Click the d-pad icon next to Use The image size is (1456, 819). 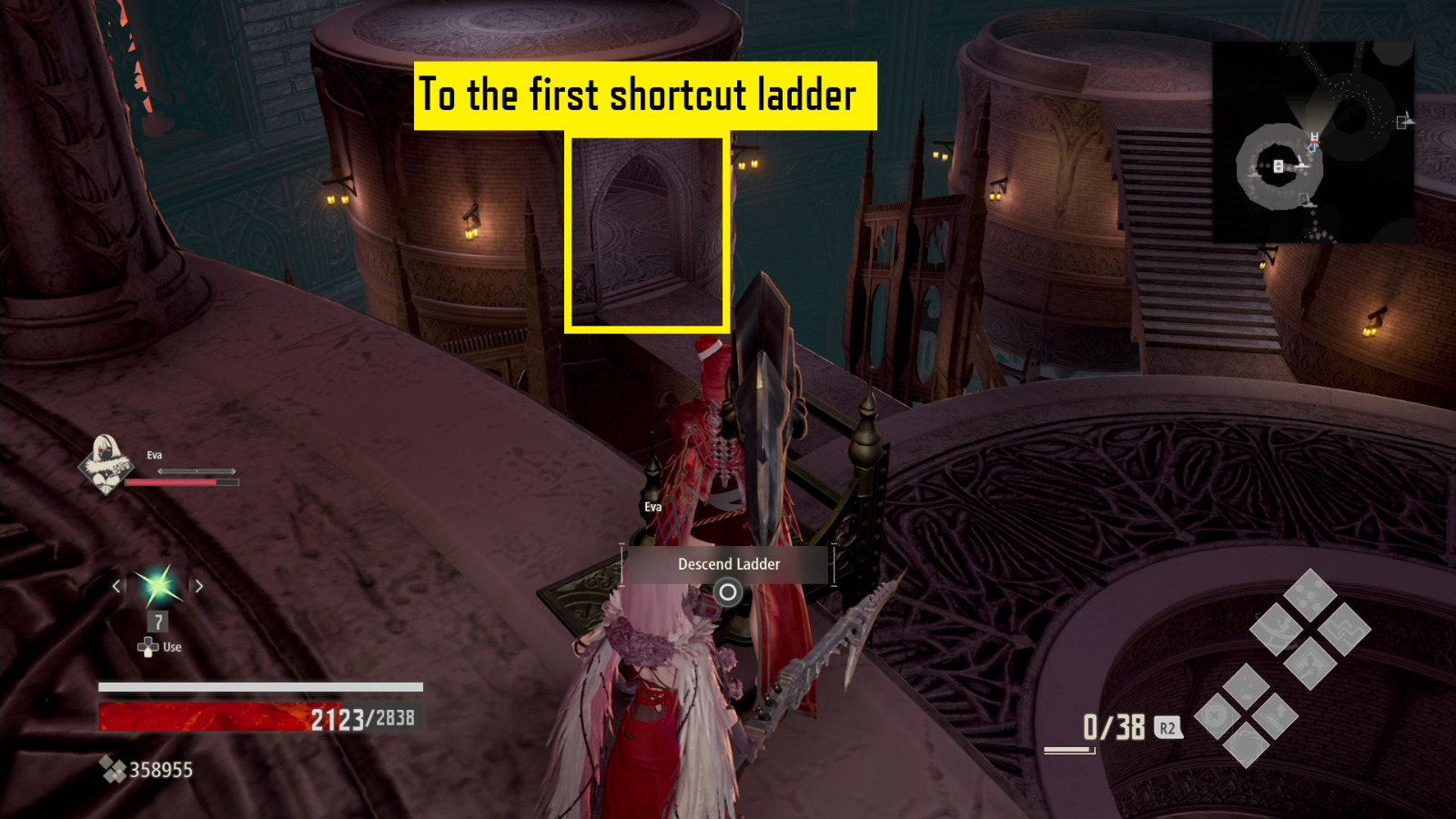click(x=148, y=648)
